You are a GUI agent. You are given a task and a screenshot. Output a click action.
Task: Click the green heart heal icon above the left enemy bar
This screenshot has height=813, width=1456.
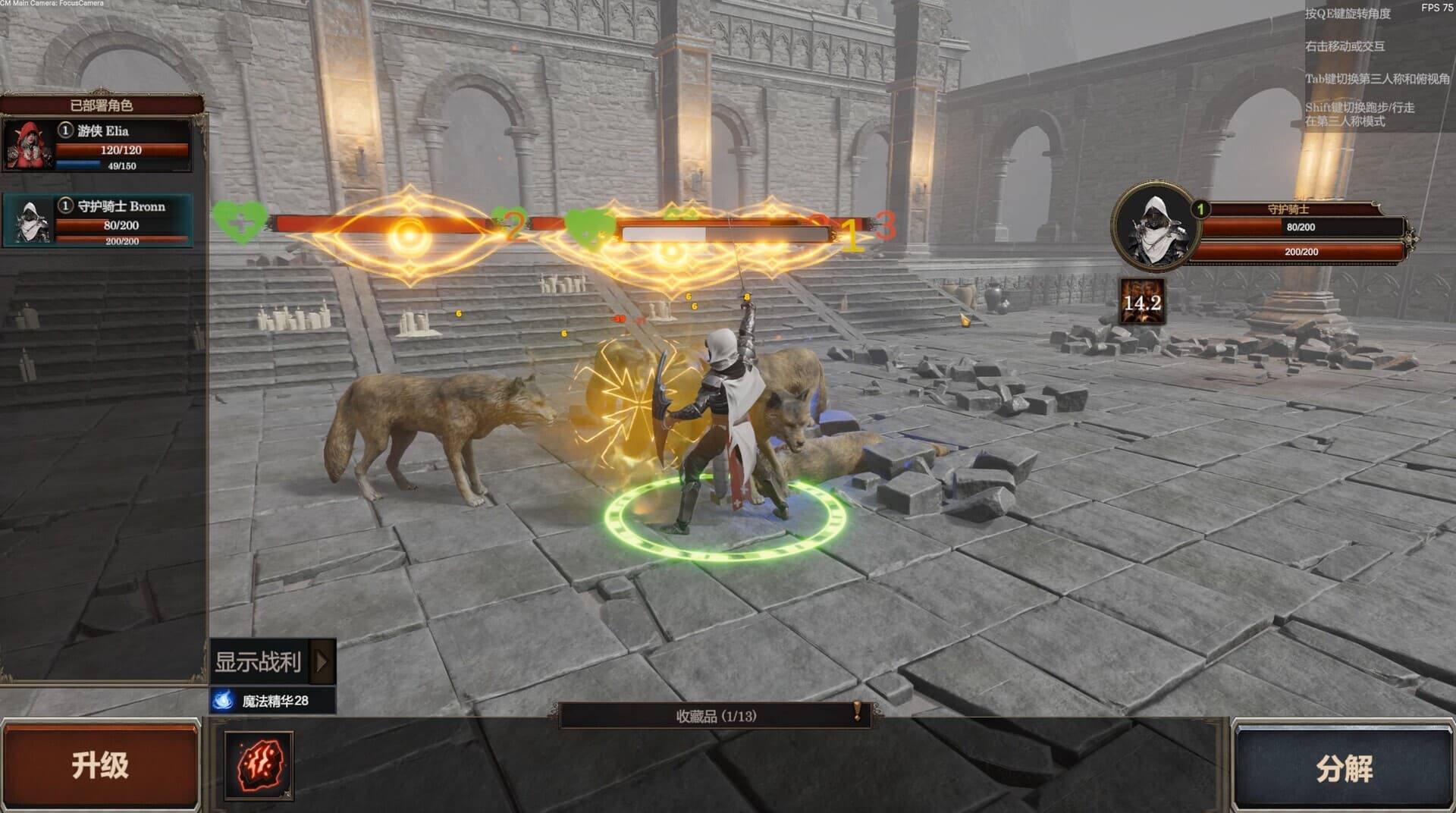241,221
